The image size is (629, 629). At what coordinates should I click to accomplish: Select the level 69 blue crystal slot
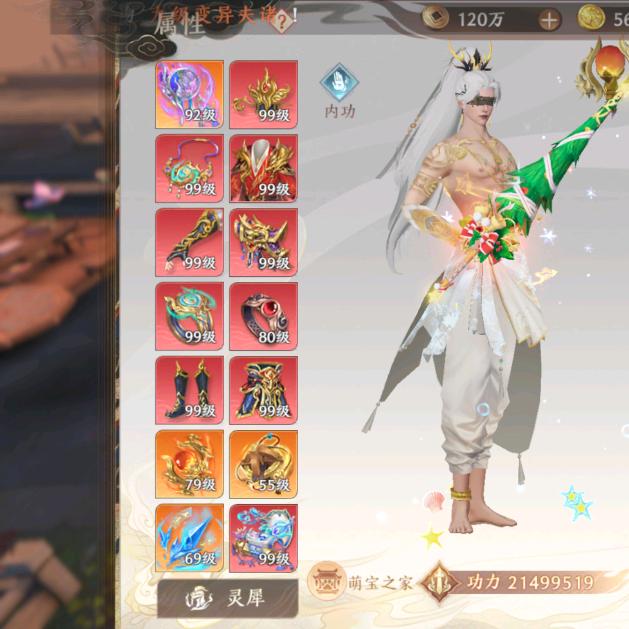(x=189, y=537)
